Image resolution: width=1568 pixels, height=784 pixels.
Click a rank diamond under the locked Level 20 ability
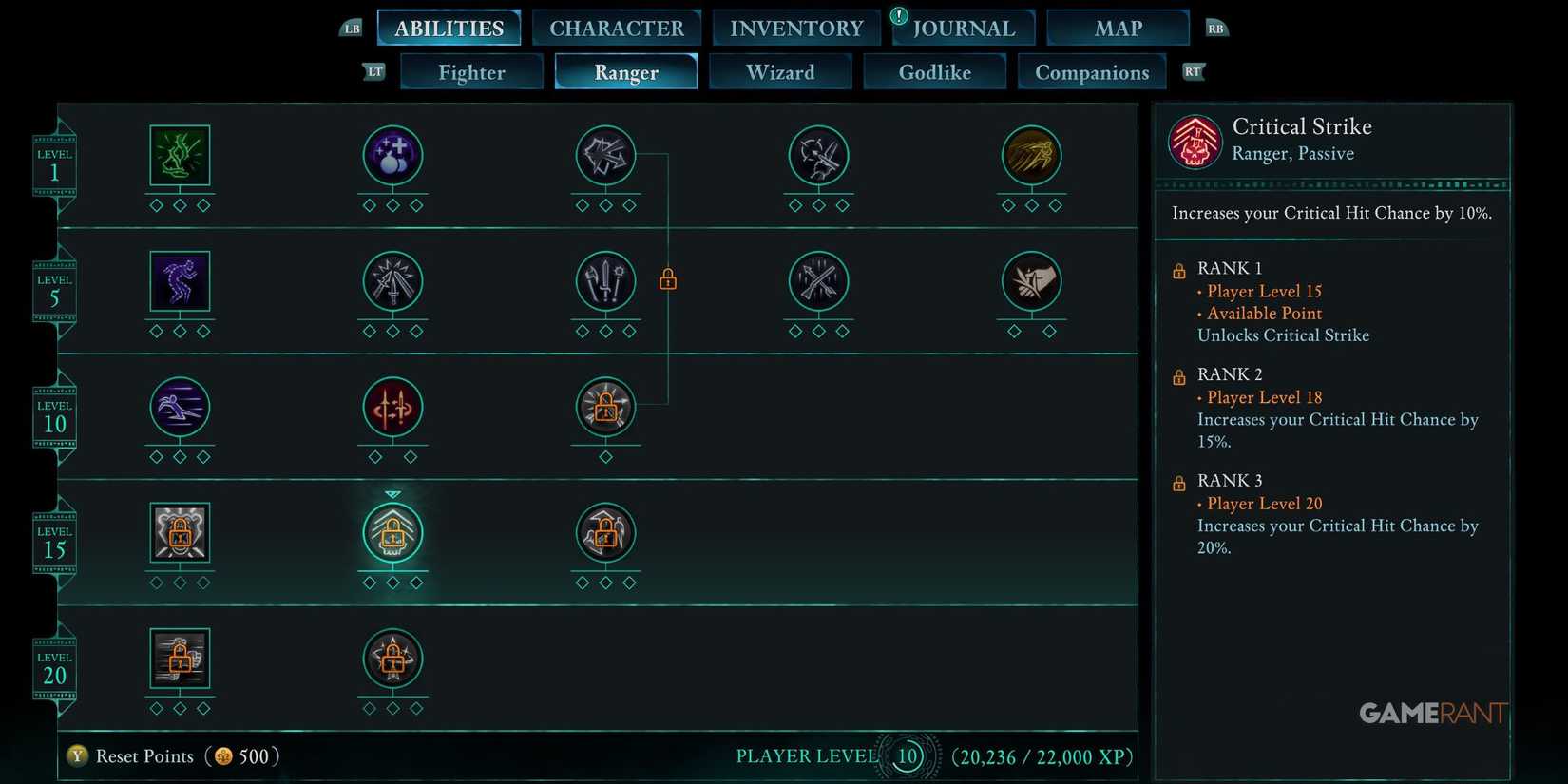[x=180, y=707]
